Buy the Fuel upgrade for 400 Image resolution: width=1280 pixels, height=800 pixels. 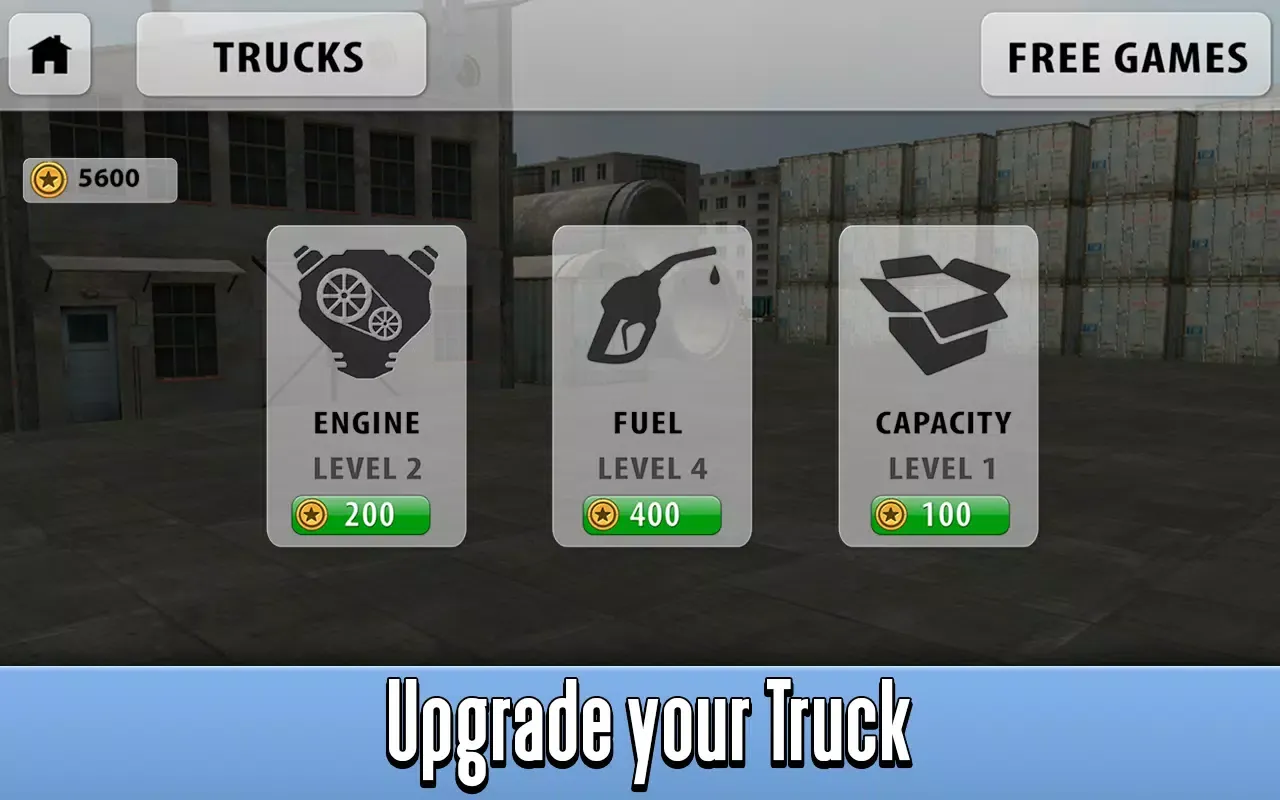pos(652,515)
